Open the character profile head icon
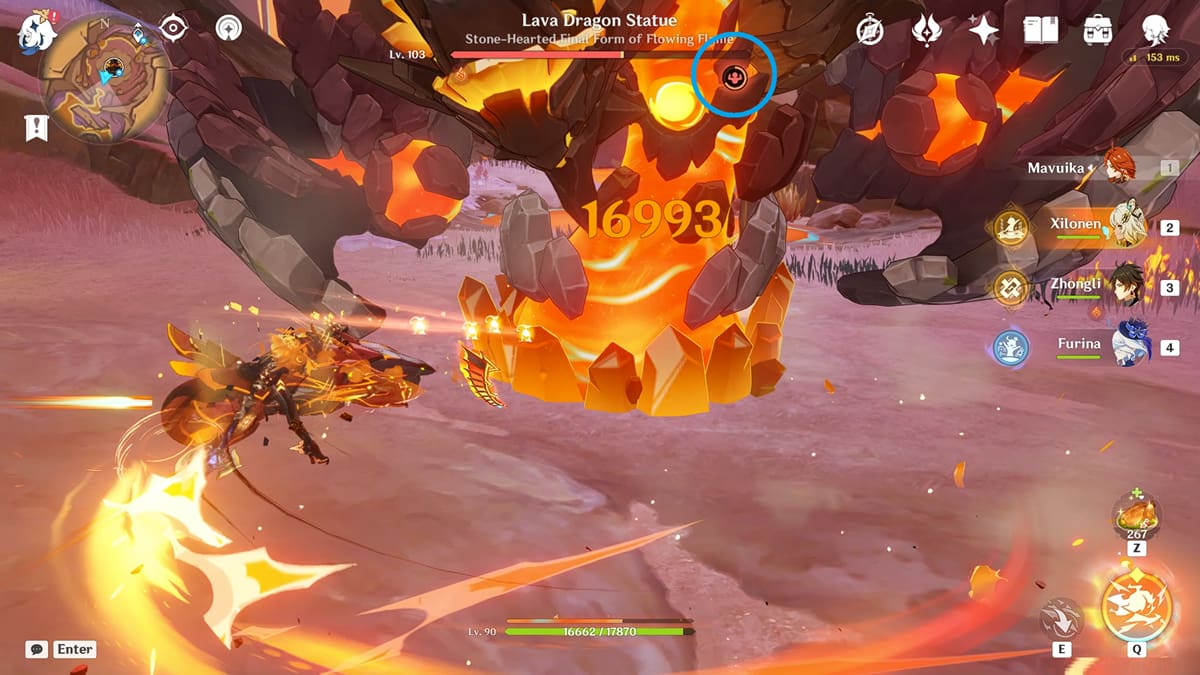Image resolution: width=1200 pixels, height=675 pixels. pos(1156,30)
